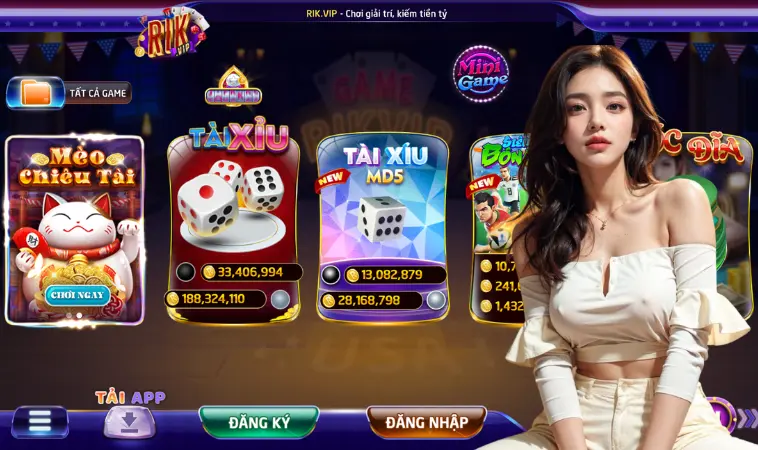
Task: Open the Mini Game badge
Action: click(481, 75)
